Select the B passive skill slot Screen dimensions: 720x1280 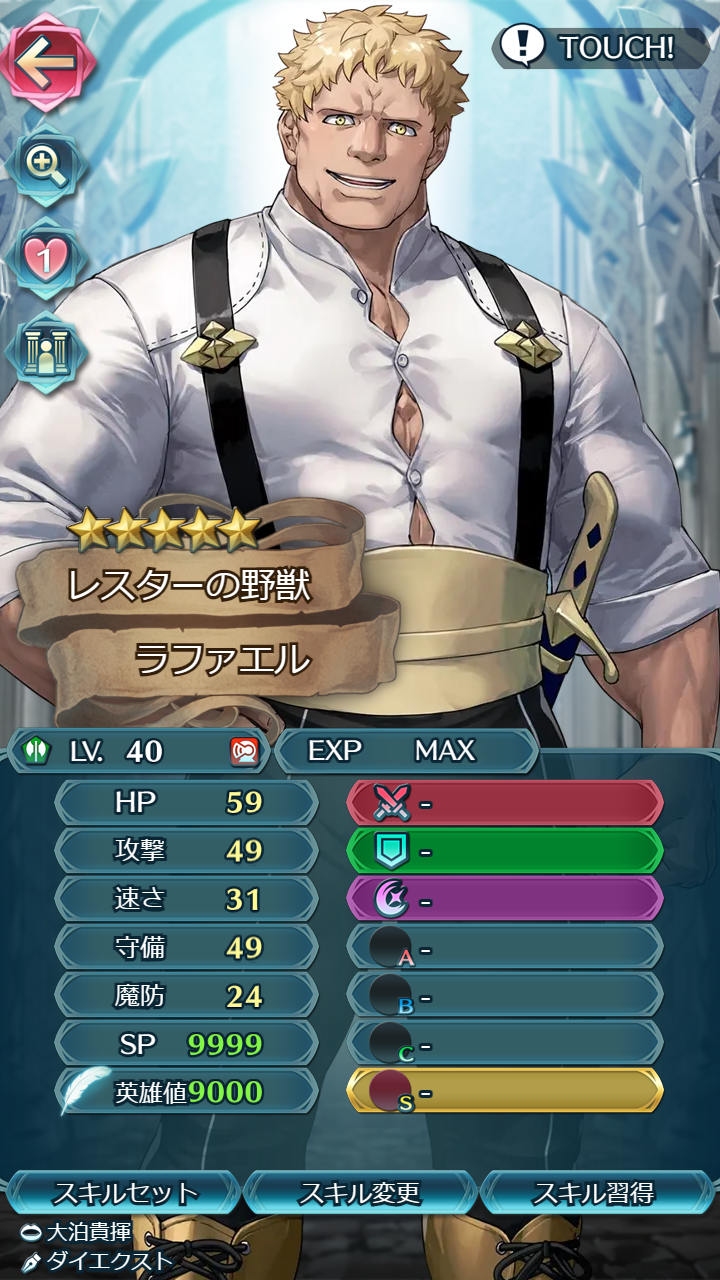pyautogui.click(x=505, y=996)
